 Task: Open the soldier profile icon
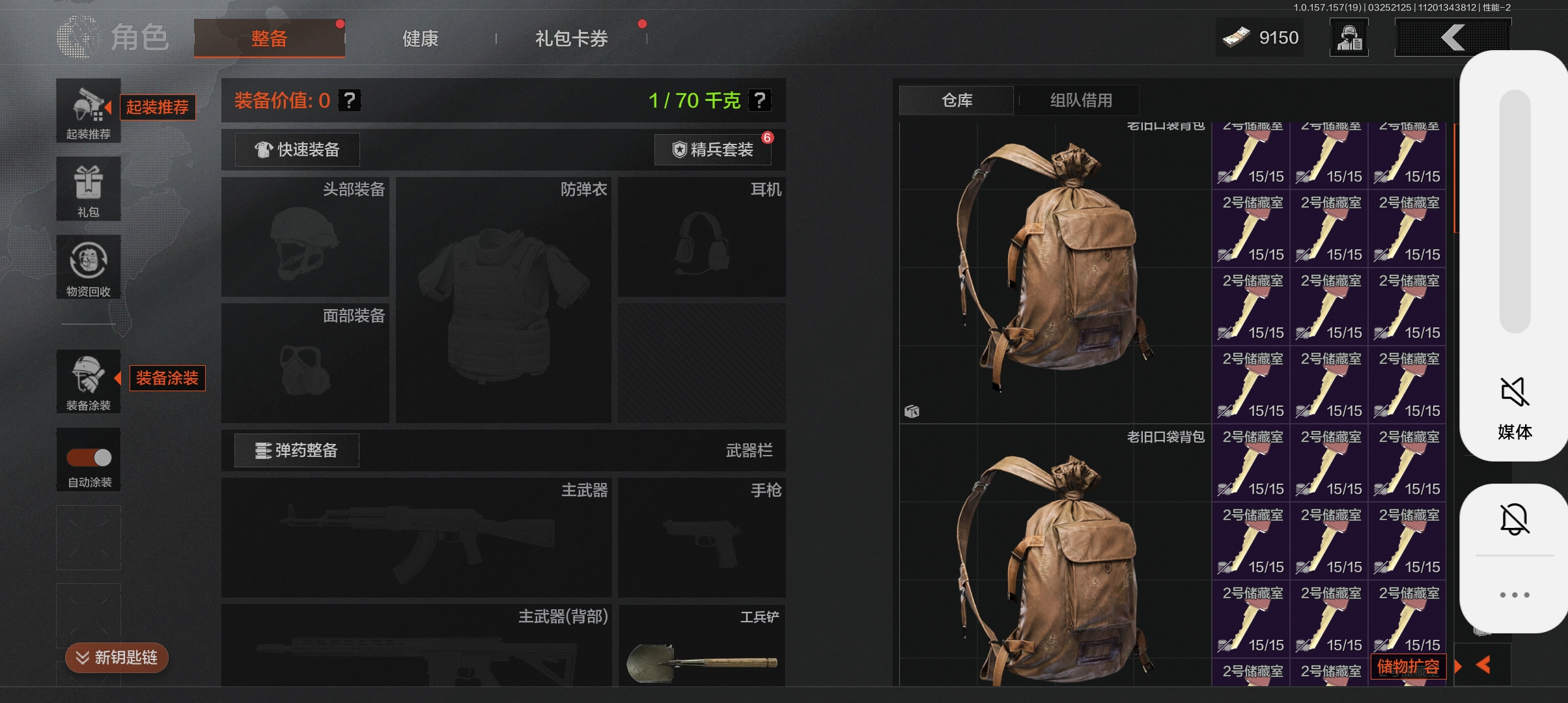[x=1349, y=38]
